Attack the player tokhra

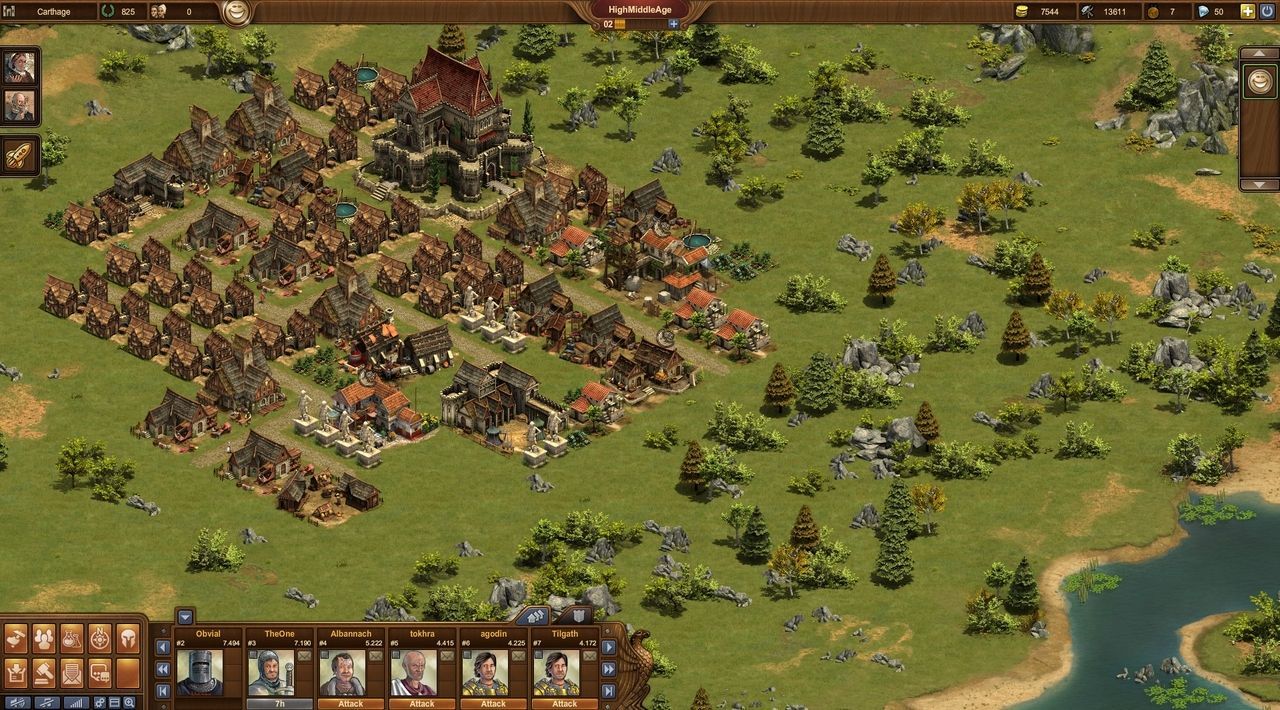[x=422, y=703]
